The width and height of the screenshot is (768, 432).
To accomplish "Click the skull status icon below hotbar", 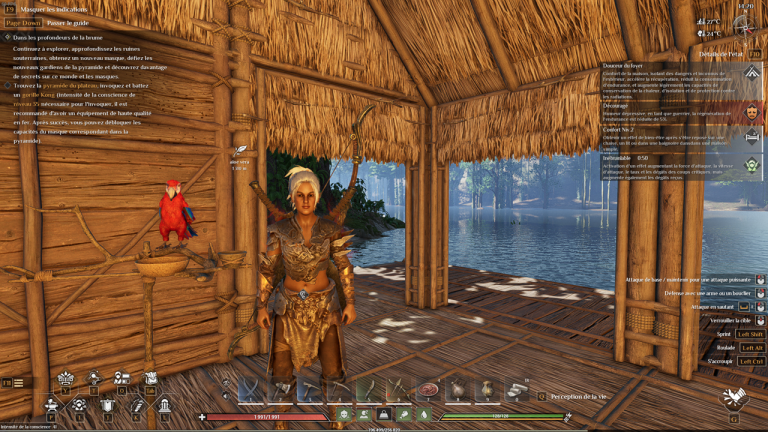I will pos(344,414).
